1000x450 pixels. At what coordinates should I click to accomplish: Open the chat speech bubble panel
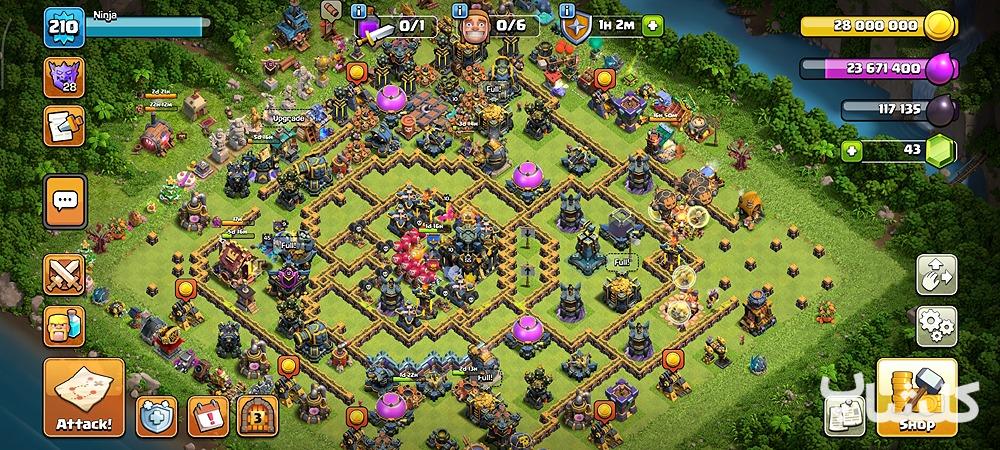pos(64,200)
